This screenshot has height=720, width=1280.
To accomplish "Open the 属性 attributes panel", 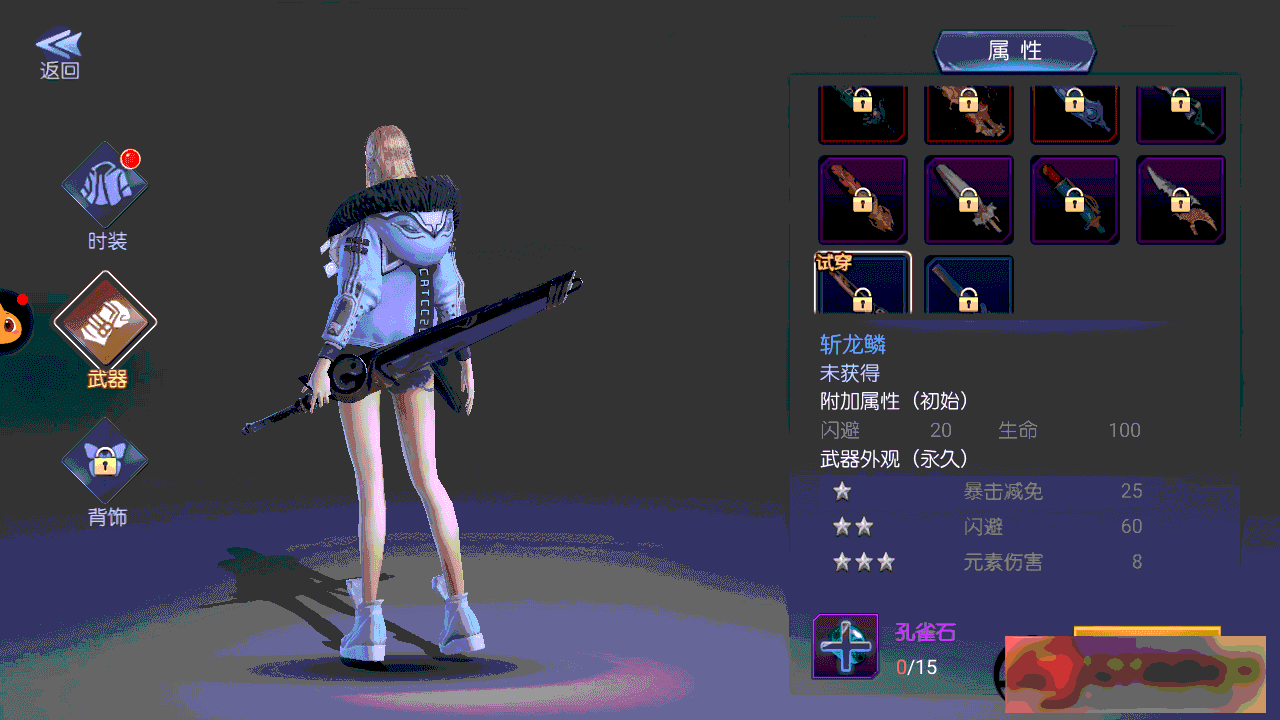I will tap(1014, 51).
